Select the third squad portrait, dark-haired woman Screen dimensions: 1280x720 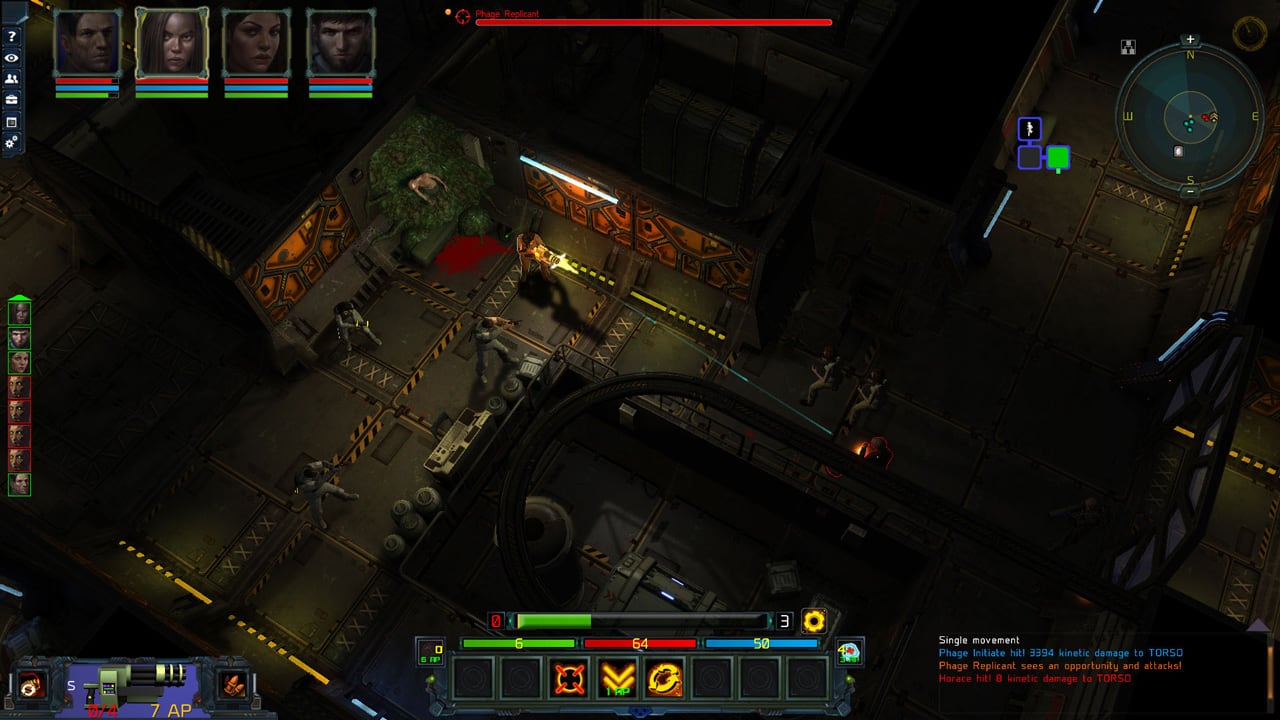click(x=256, y=44)
